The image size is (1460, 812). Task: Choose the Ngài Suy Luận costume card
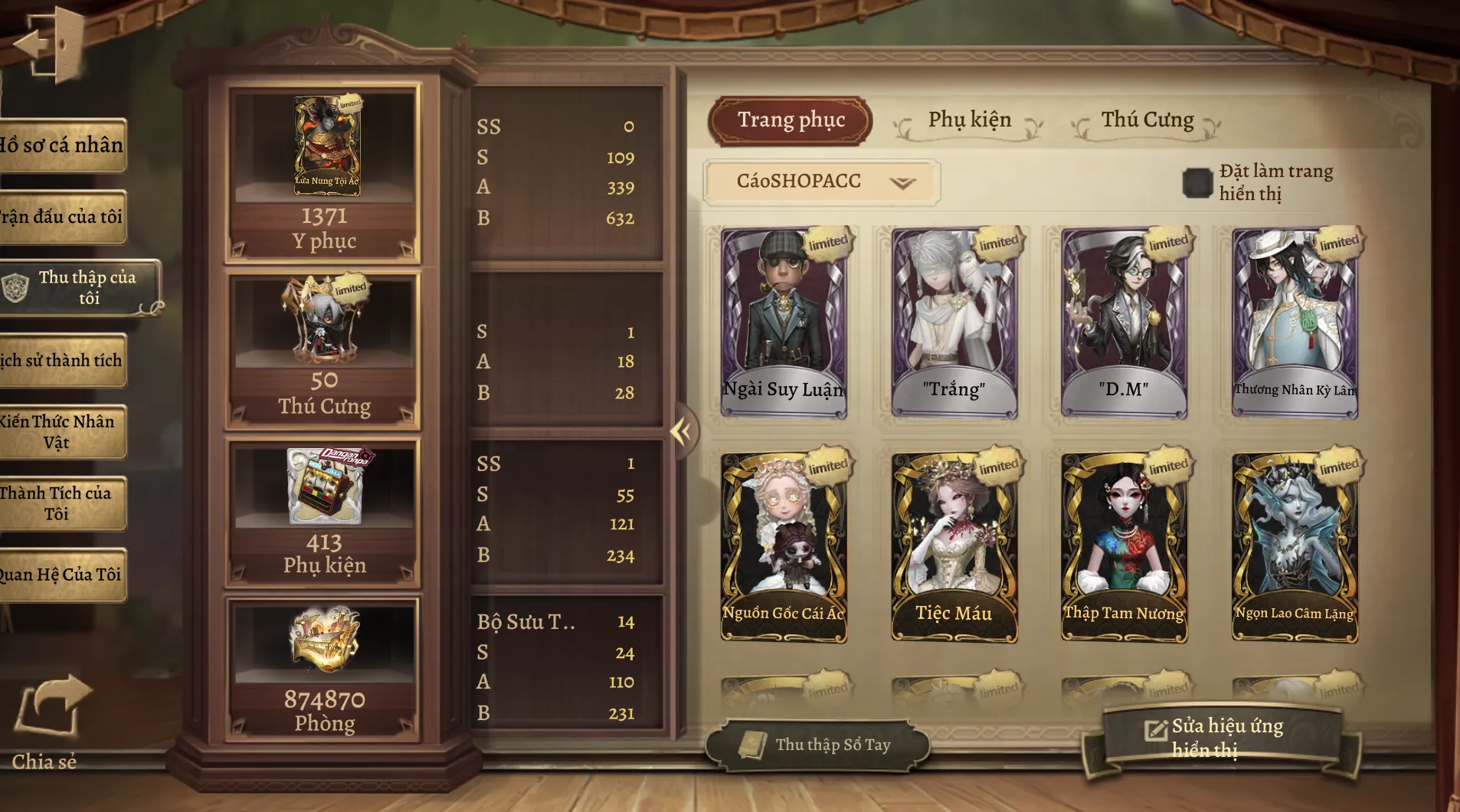[x=784, y=322]
